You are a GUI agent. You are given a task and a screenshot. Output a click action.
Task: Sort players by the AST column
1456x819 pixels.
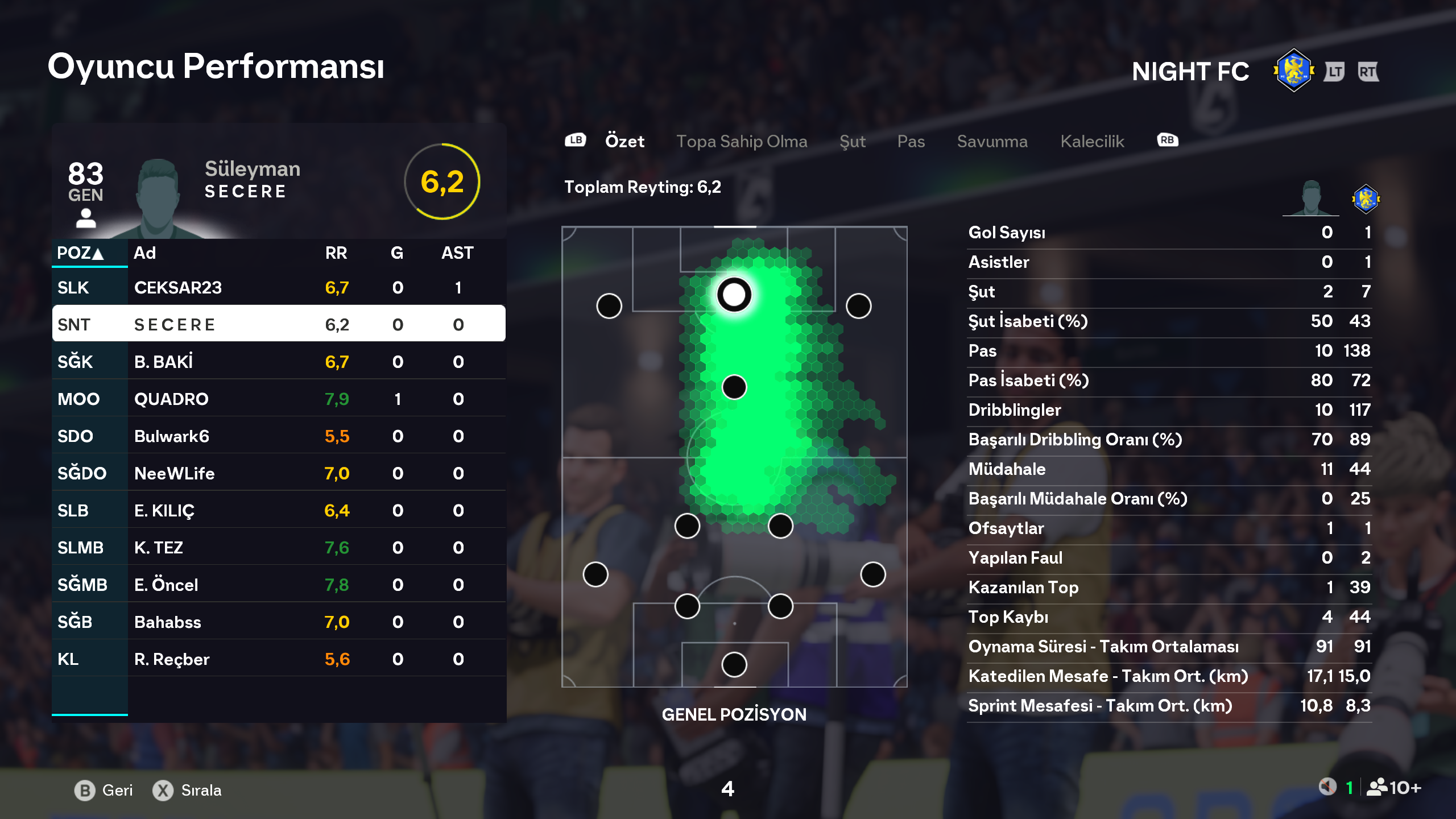click(457, 253)
